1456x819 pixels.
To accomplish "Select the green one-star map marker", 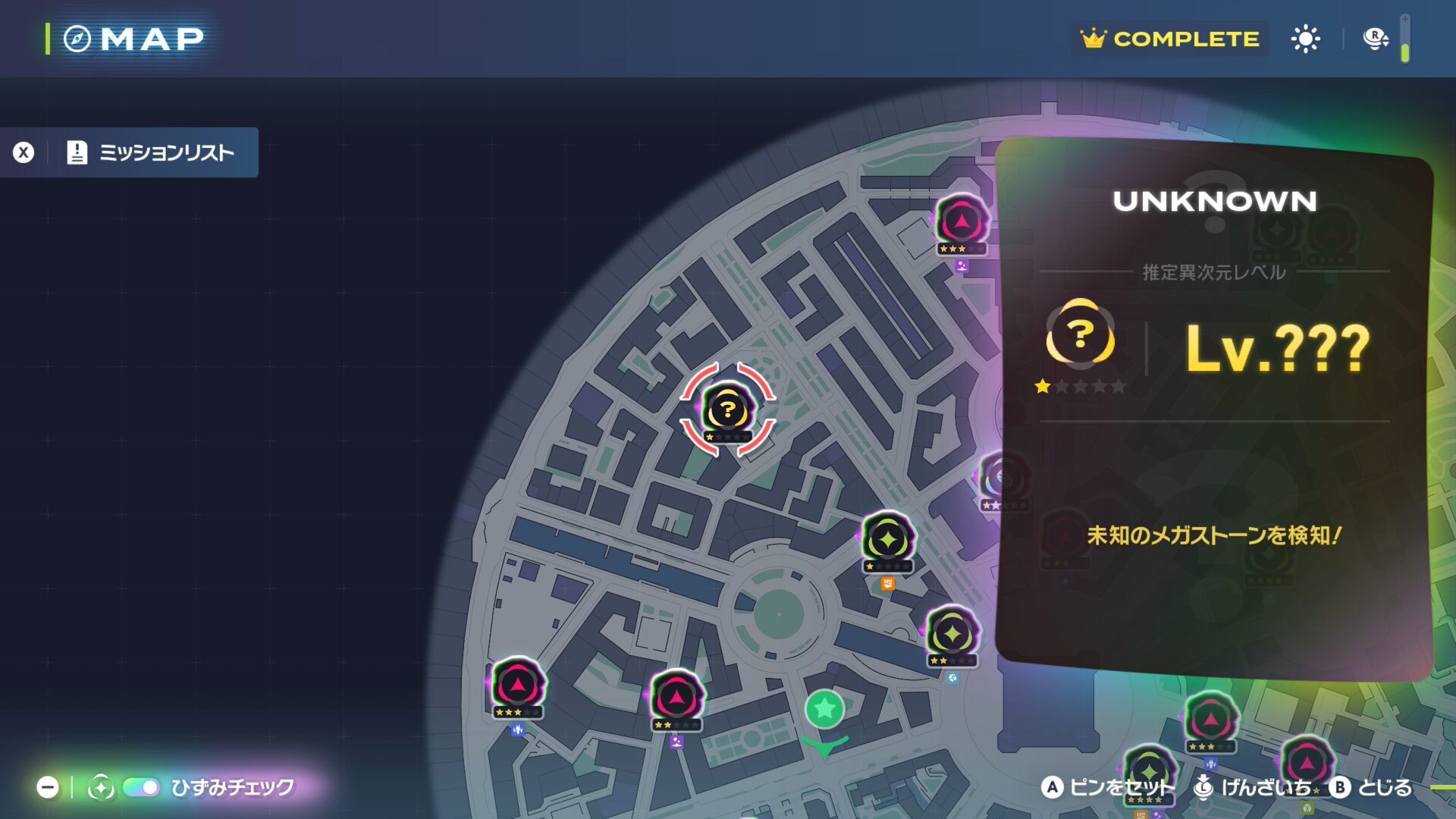I will pyautogui.click(x=887, y=540).
